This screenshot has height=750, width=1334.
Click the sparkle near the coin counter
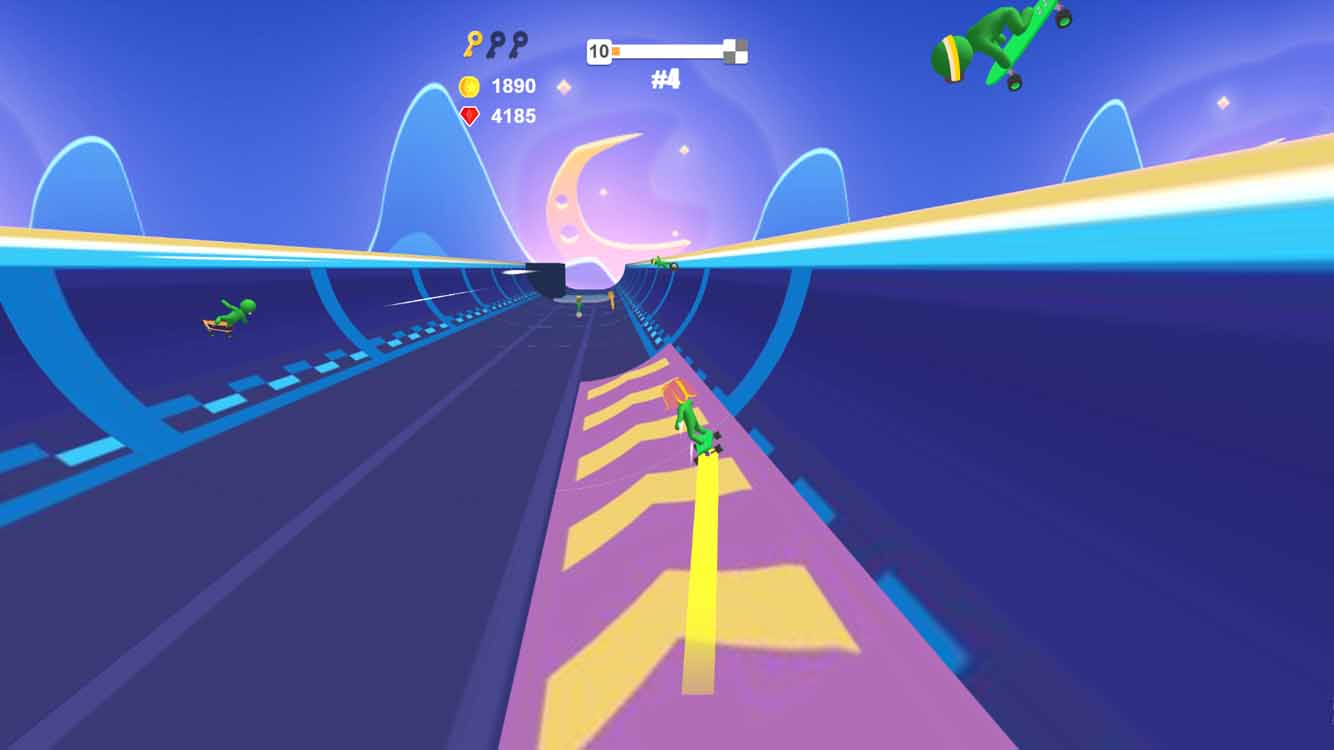pyautogui.click(x=564, y=88)
